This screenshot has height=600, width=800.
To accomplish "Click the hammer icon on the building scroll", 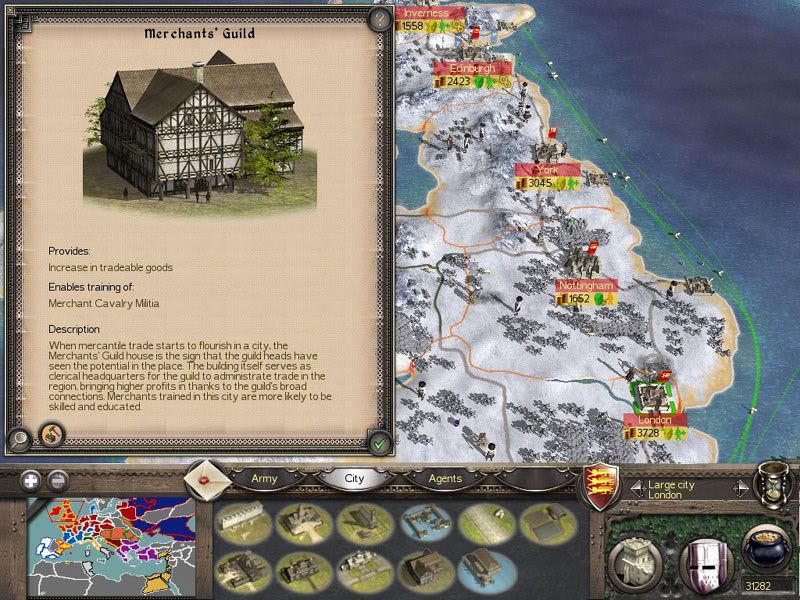I will pos(48,436).
